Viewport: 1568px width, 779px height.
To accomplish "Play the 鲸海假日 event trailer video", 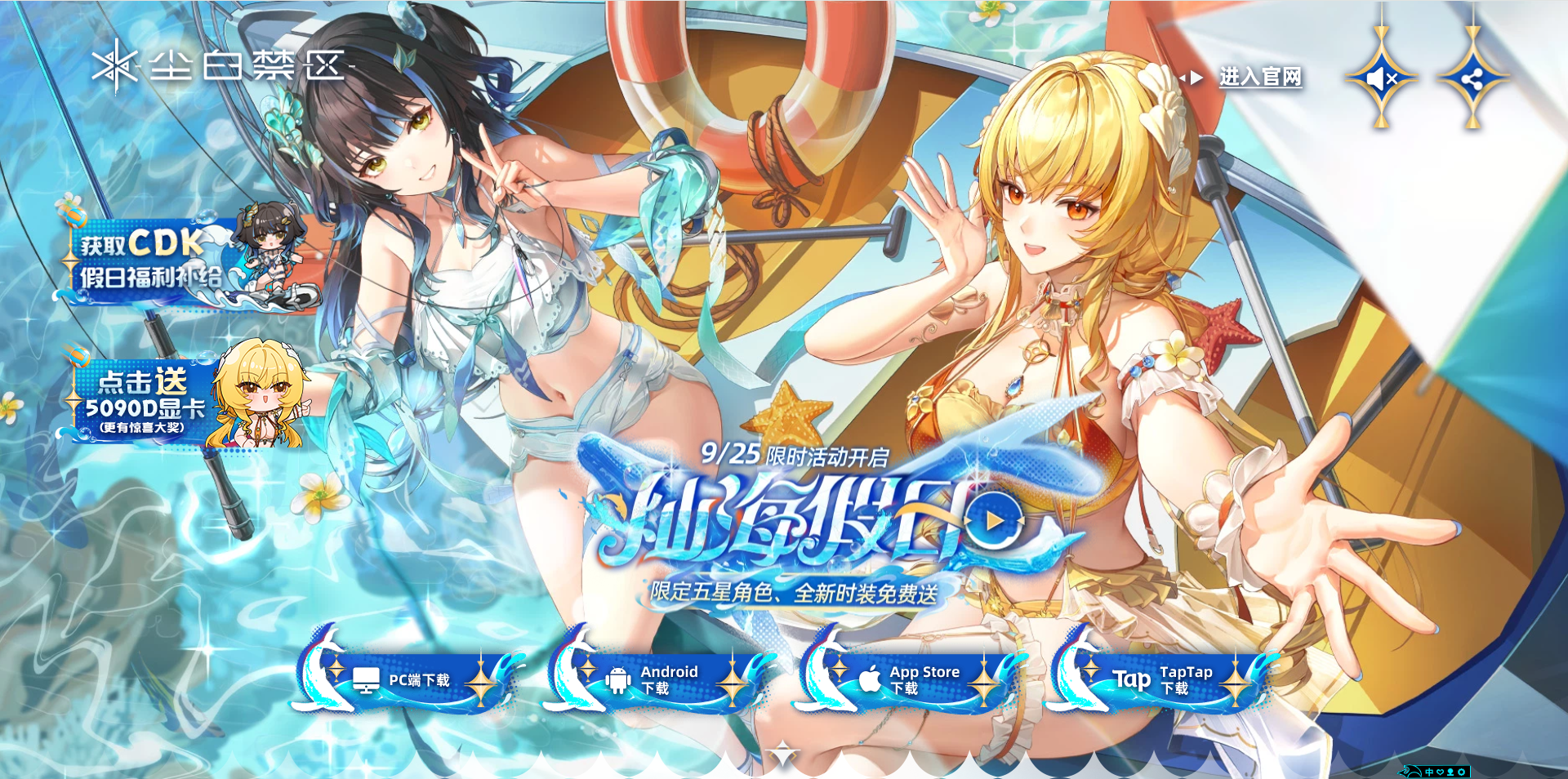I will (994, 520).
